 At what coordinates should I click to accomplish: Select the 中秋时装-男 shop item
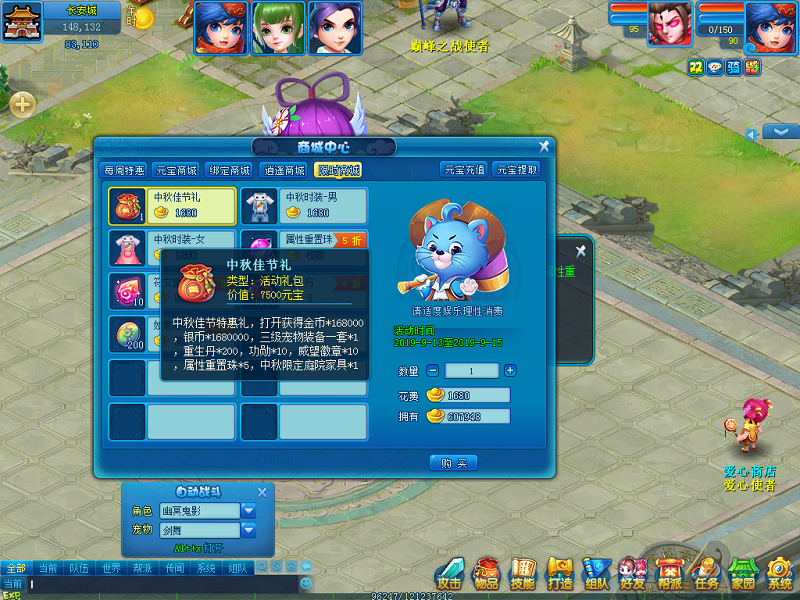point(304,205)
